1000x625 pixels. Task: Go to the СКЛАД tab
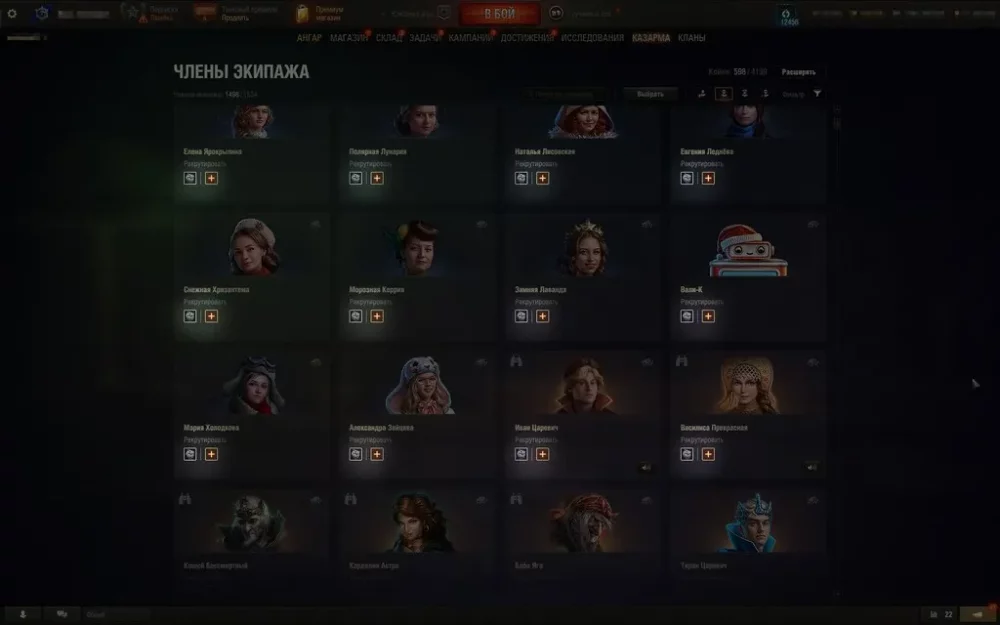pyautogui.click(x=389, y=38)
